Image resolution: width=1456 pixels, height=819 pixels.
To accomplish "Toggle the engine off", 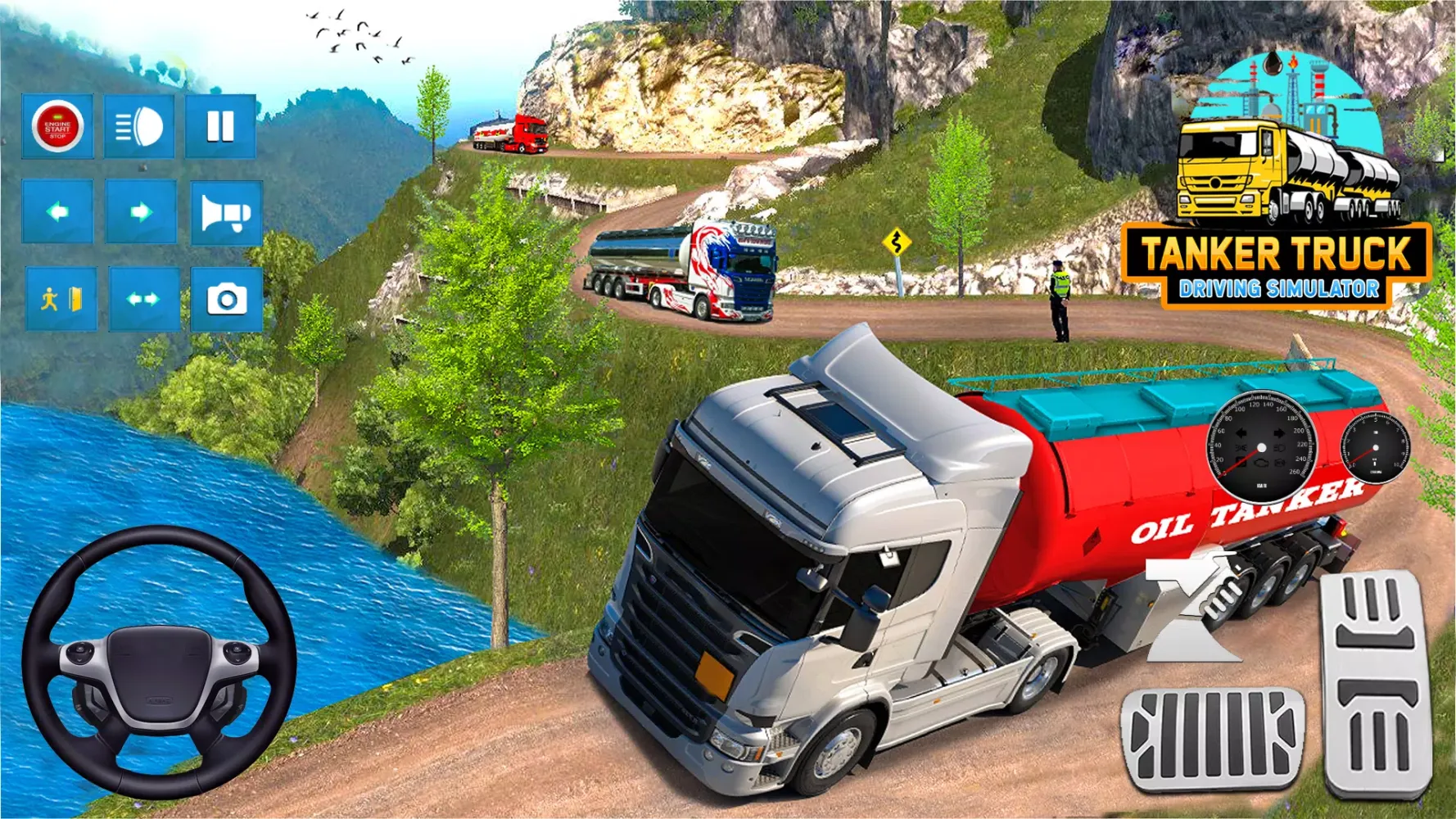I will coord(57,127).
